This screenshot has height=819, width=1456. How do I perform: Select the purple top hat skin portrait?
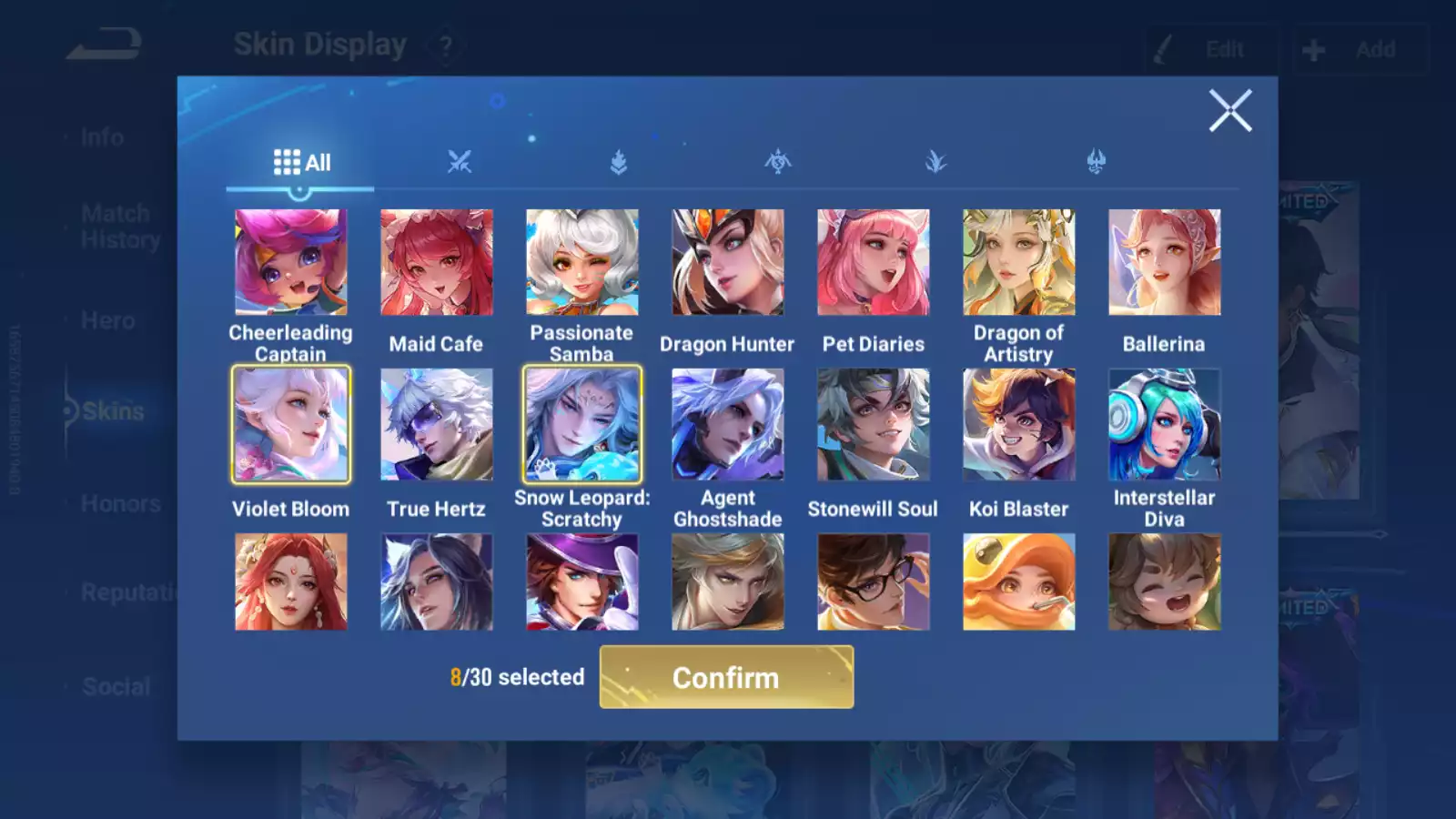tap(581, 581)
